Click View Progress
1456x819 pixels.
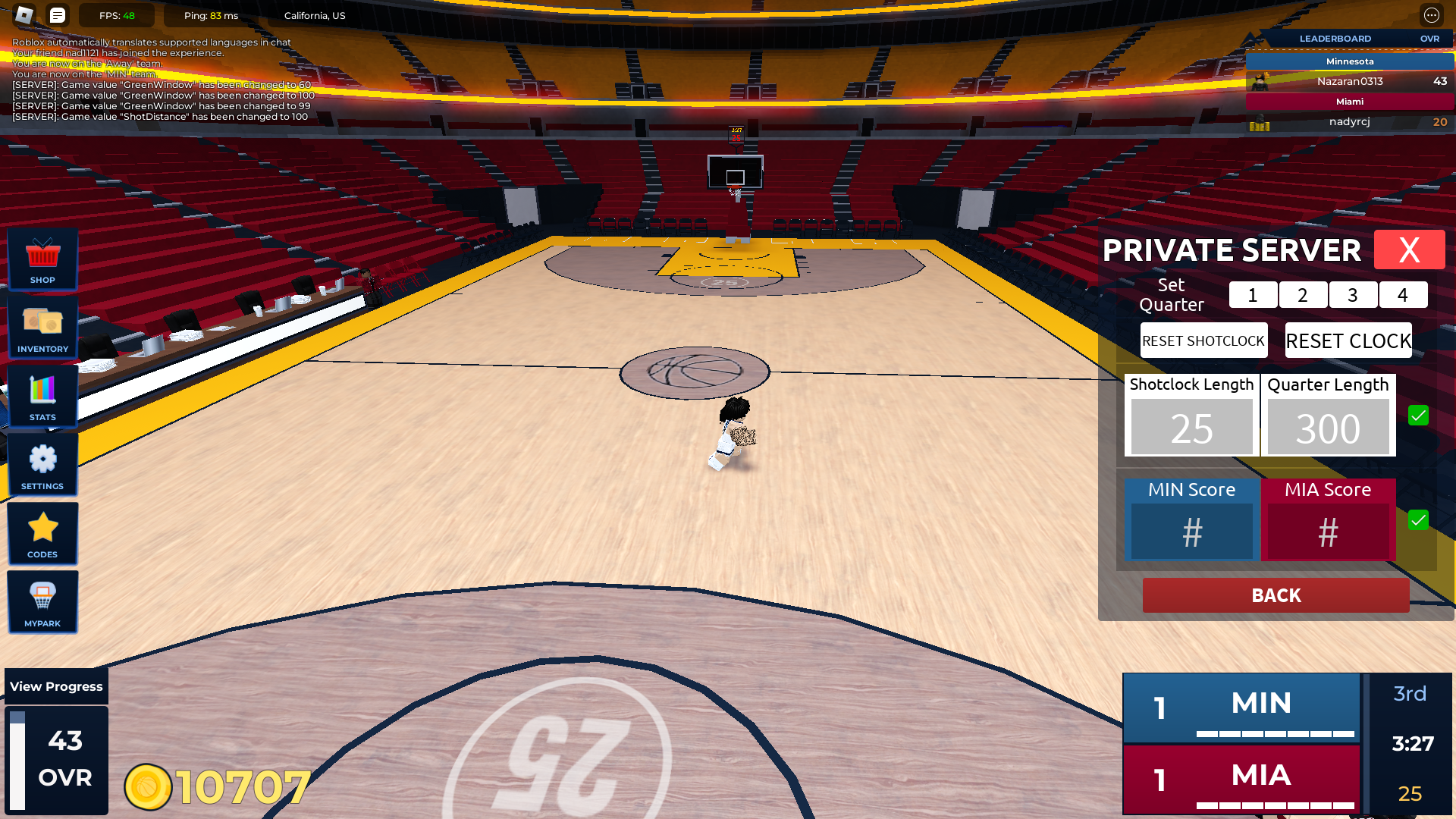56,686
